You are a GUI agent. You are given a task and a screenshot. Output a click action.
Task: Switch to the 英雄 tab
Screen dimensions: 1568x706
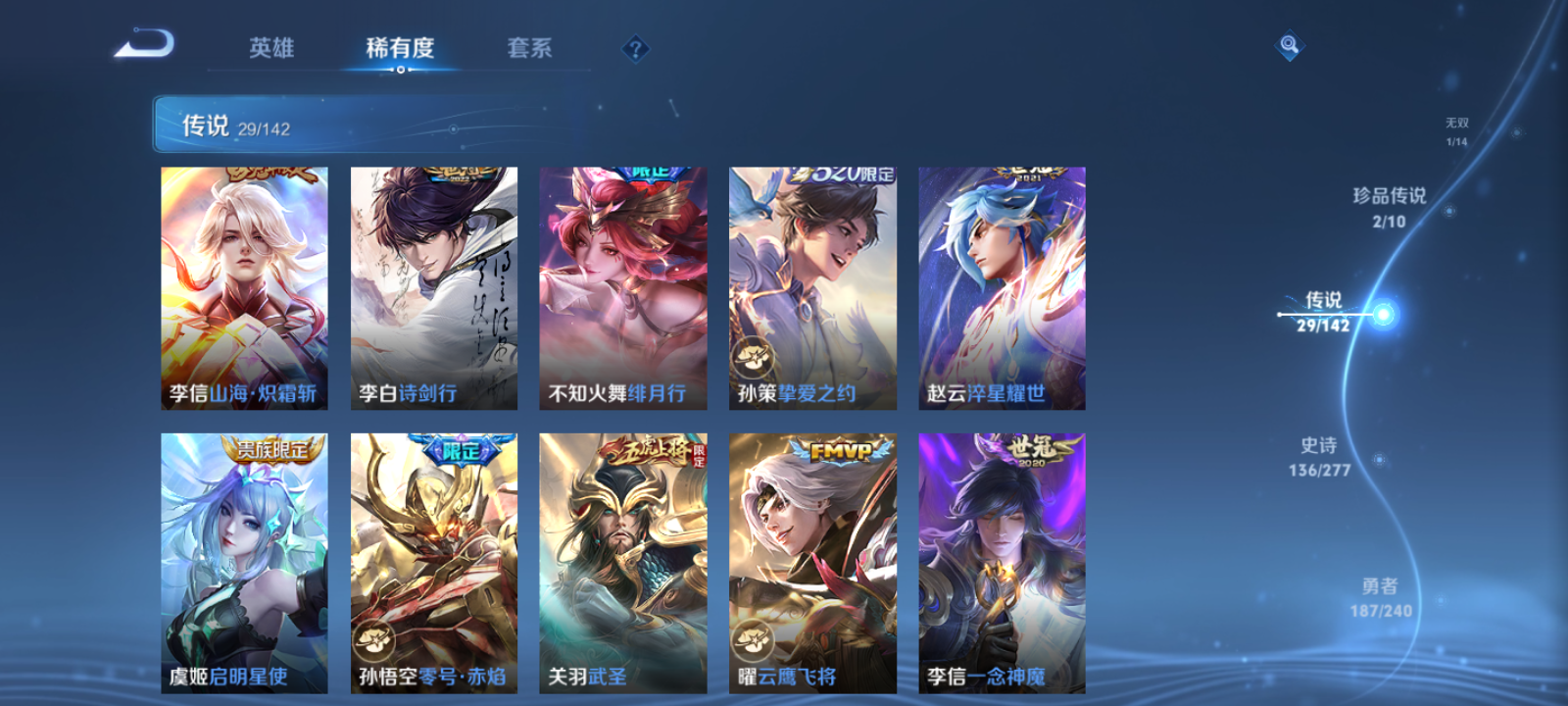click(x=272, y=47)
